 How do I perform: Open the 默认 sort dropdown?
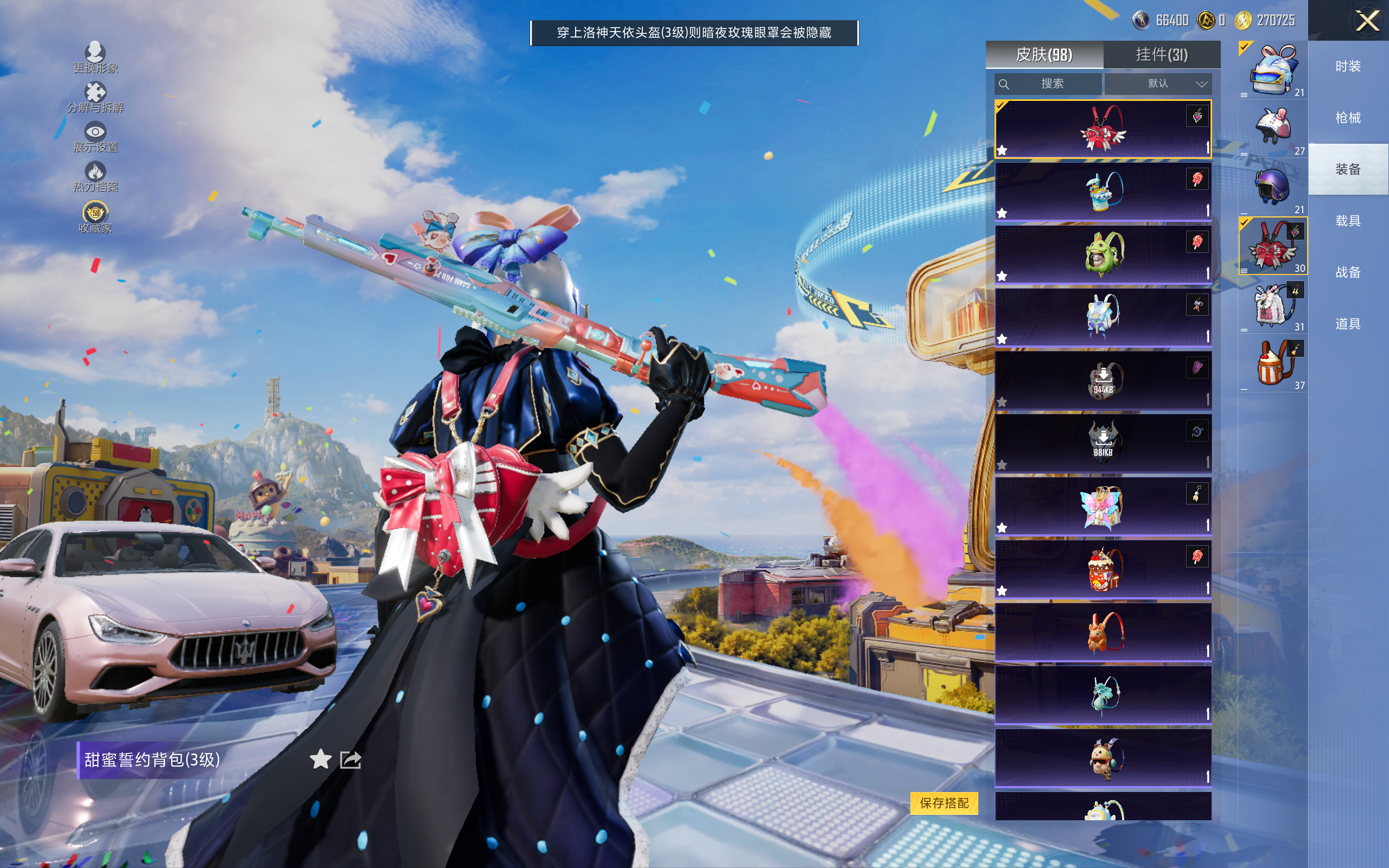(x=1158, y=84)
